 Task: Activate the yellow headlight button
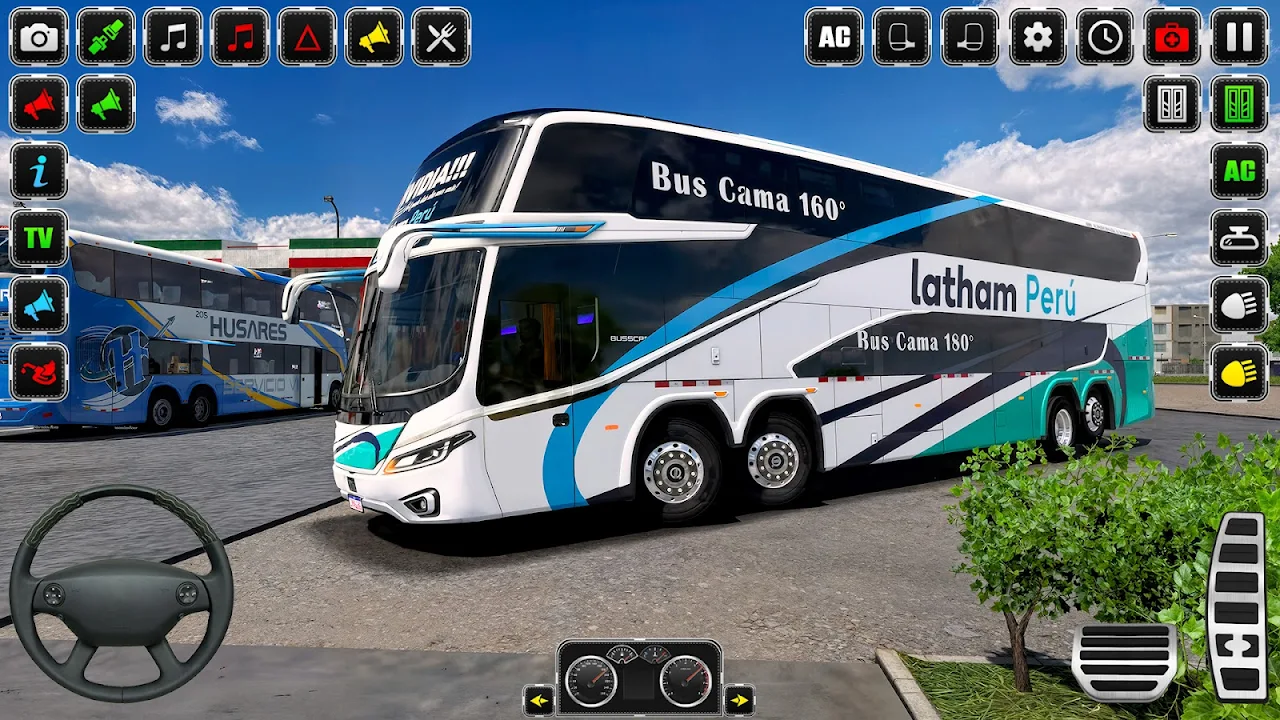click(1239, 372)
